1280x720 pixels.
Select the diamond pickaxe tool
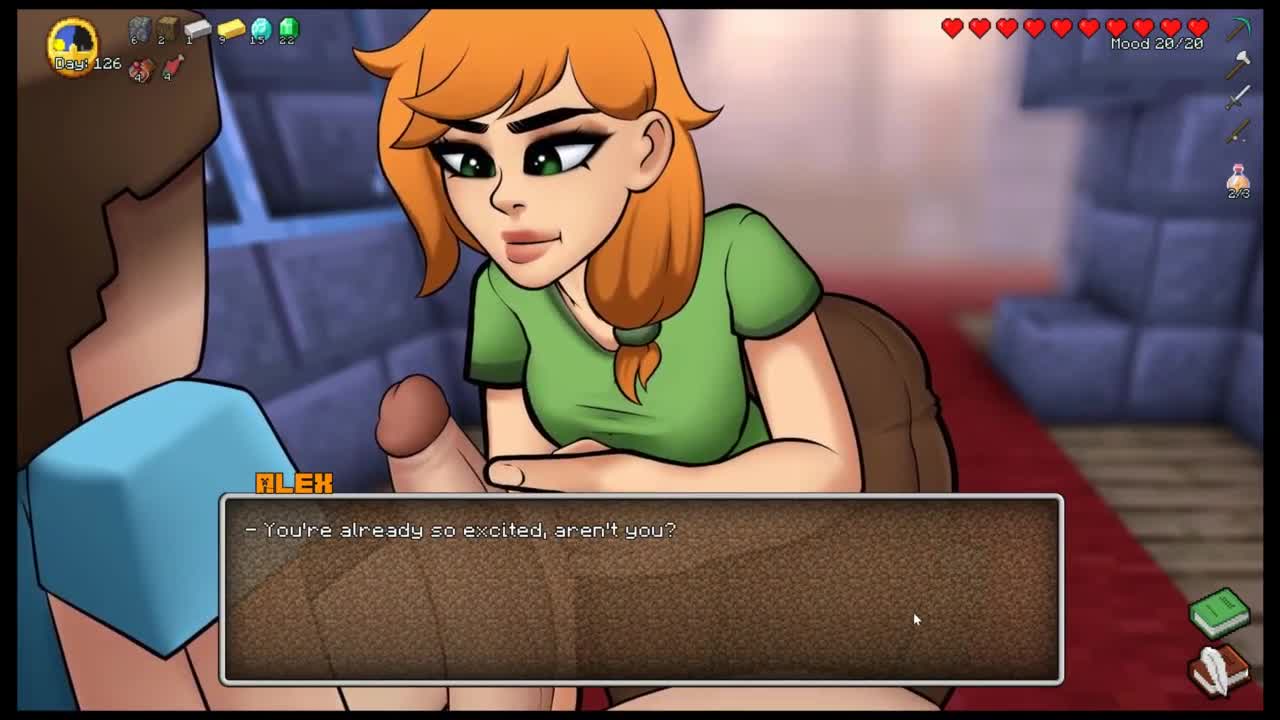[1239, 29]
